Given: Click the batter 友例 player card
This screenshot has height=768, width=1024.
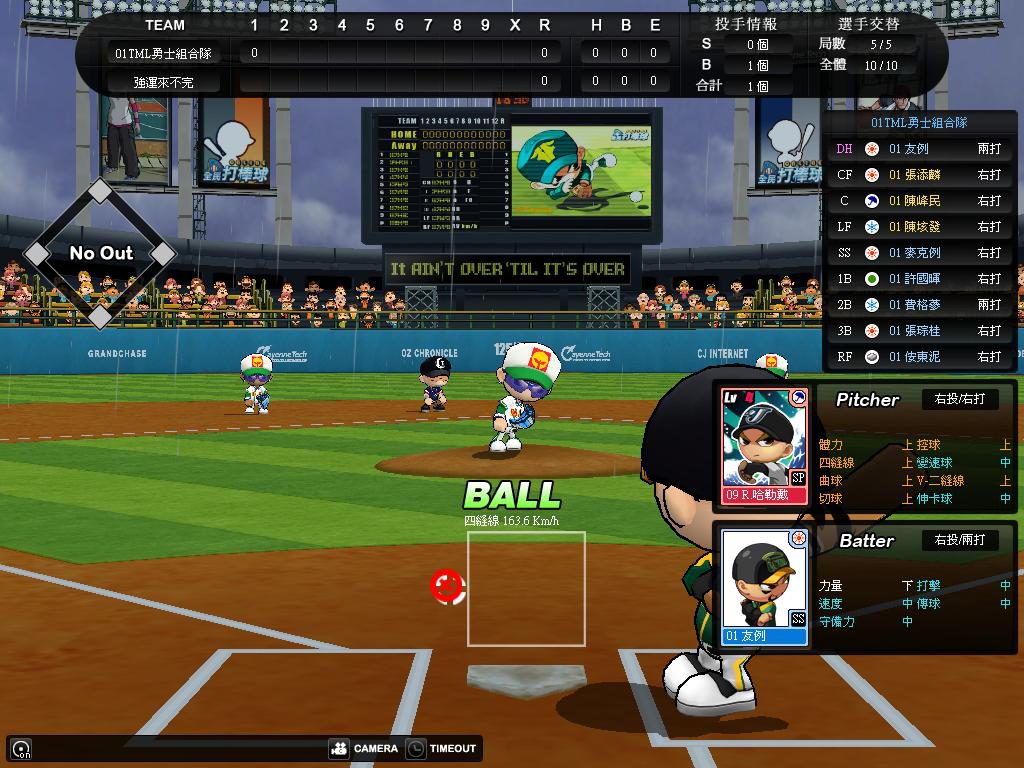Looking at the screenshot, I should pyautogui.click(x=765, y=587).
